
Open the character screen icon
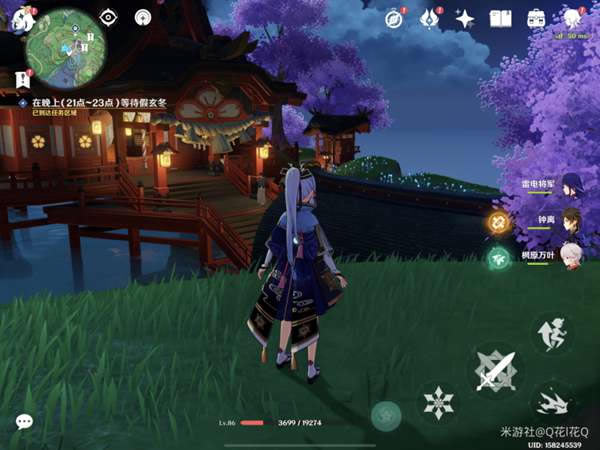tap(573, 18)
